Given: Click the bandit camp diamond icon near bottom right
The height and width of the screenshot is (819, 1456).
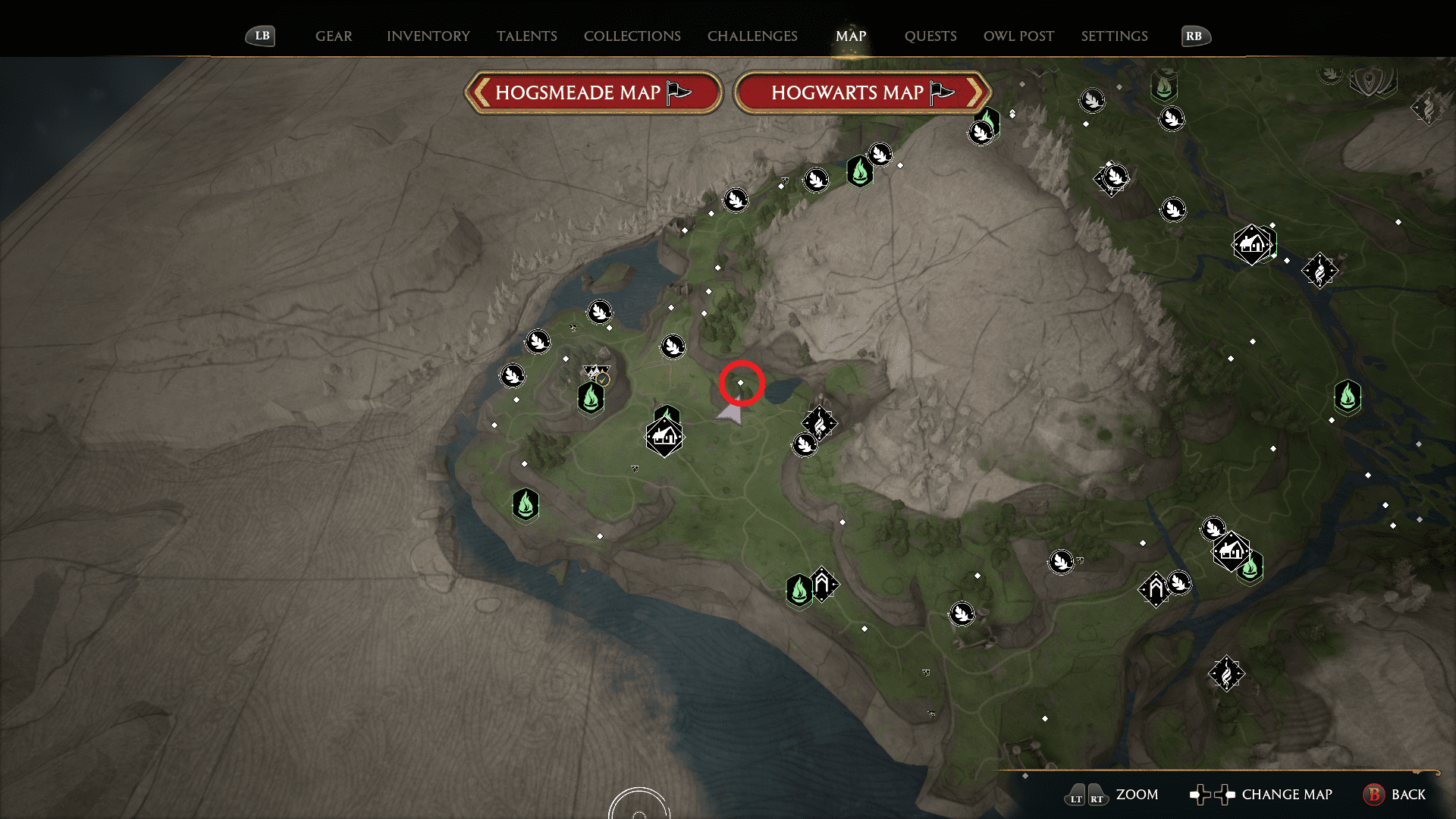Looking at the screenshot, I should [x=1228, y=673].
